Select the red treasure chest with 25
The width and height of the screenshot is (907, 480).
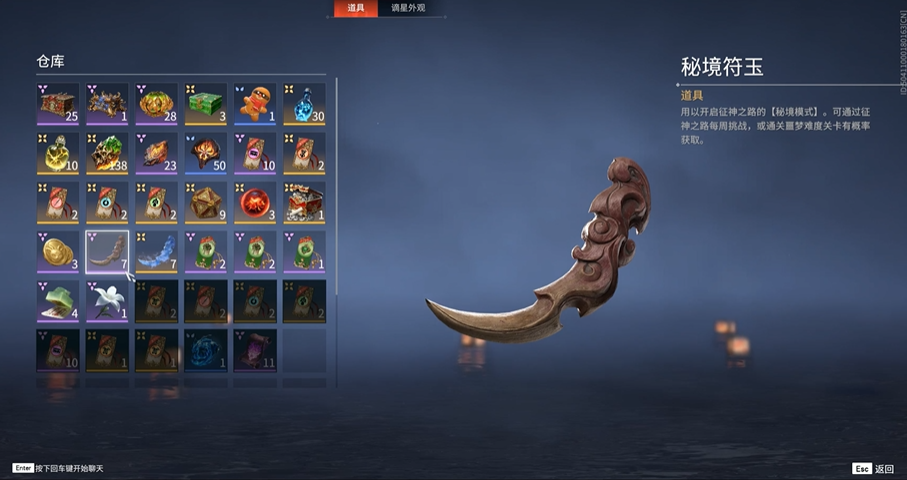(58, 103)
